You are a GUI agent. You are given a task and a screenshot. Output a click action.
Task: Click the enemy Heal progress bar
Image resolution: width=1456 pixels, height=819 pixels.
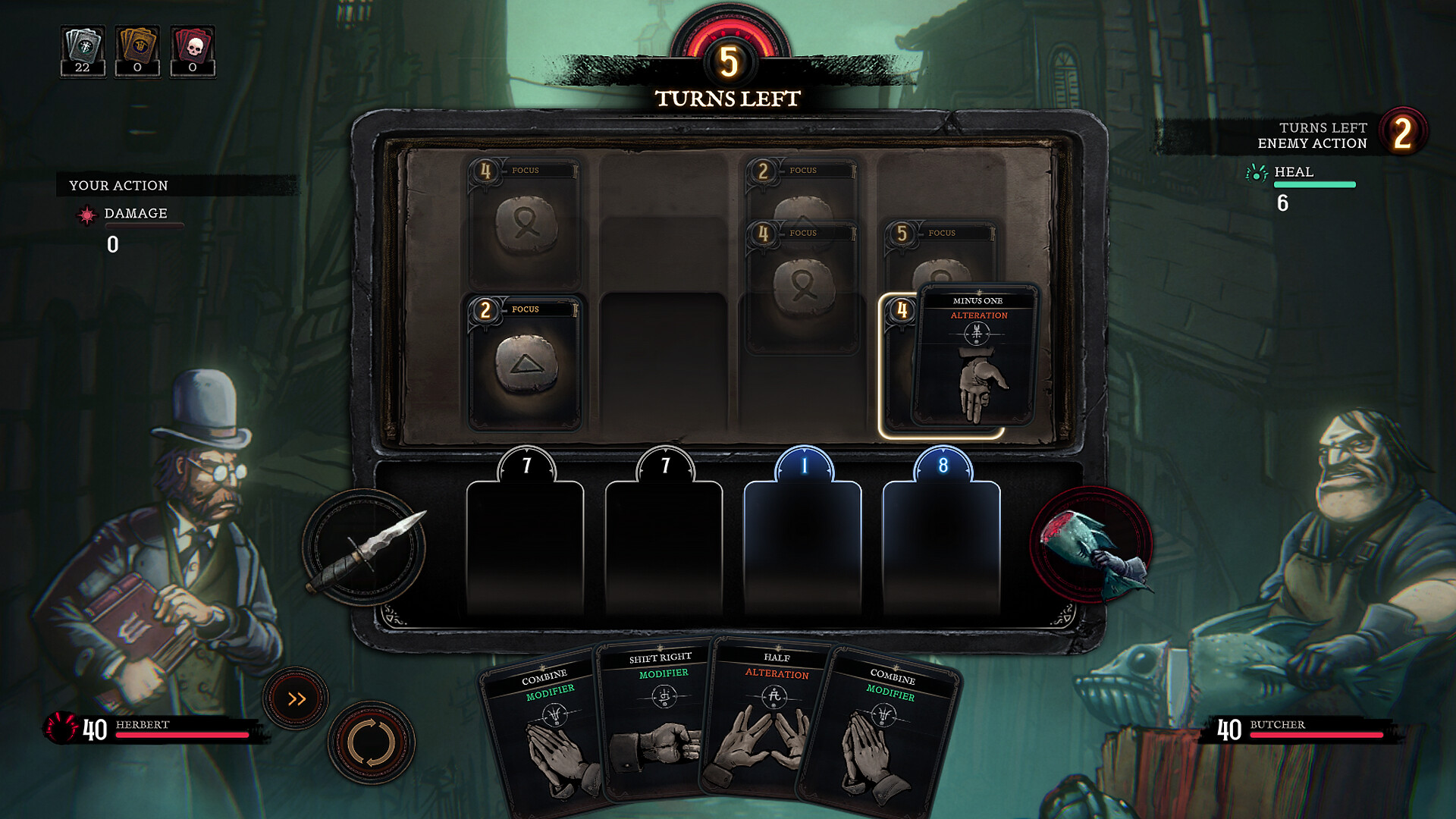coord(1316,184)
